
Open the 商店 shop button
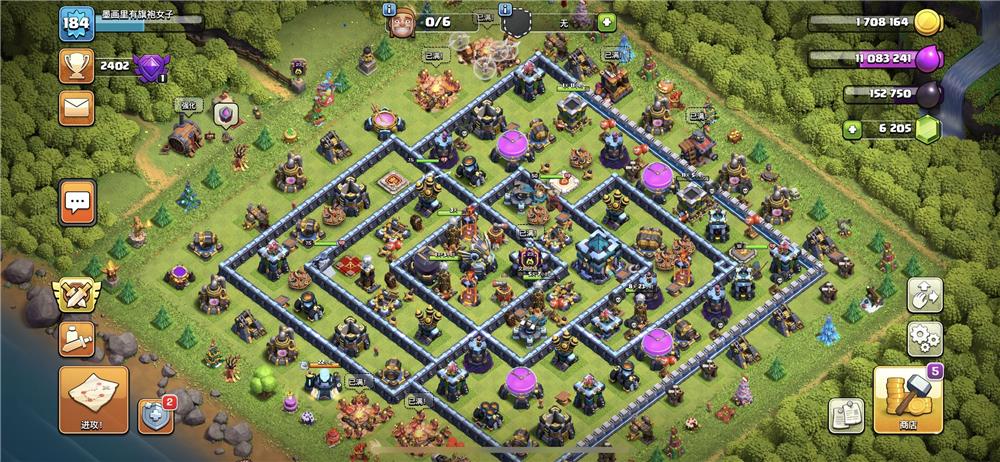[x=908, y=399]
